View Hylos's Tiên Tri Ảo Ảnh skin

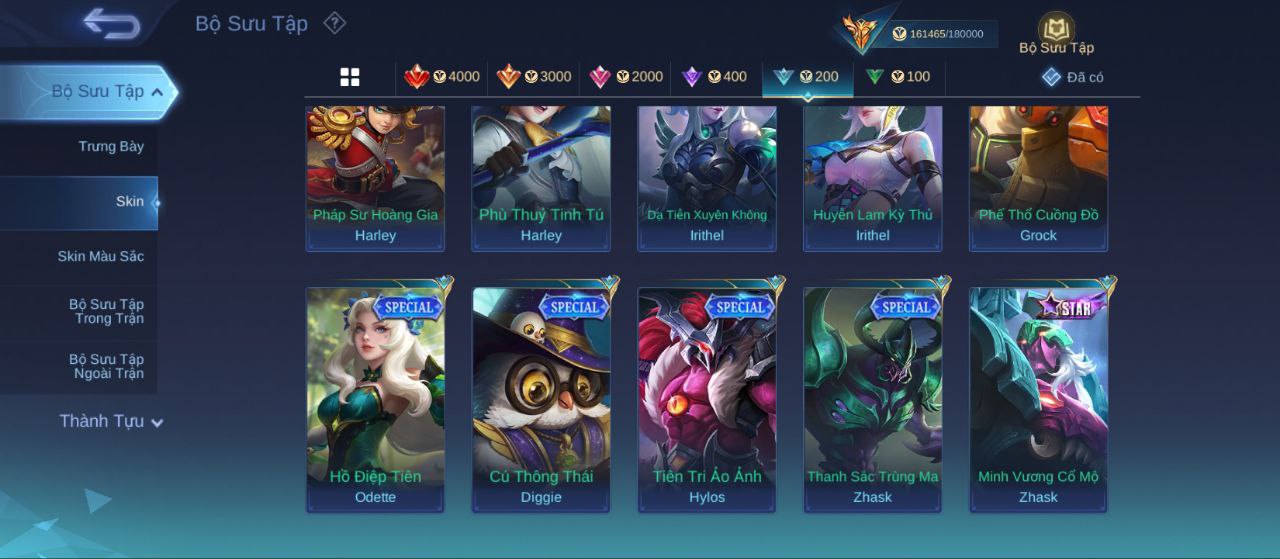(x=707, y=399)
